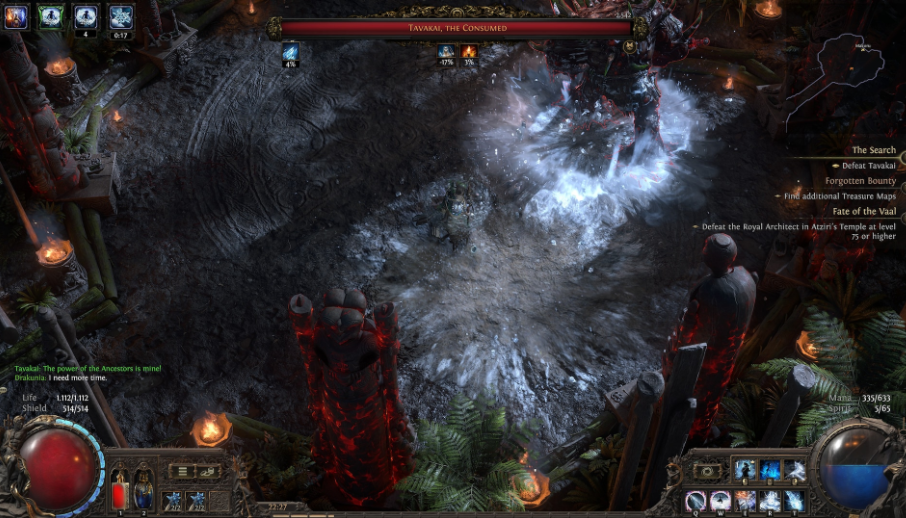The height and width of the screenshot is (518, 906).
Task: Inspect the snowflake buff with 0:17 timer
Action: (x=121, y=16)
